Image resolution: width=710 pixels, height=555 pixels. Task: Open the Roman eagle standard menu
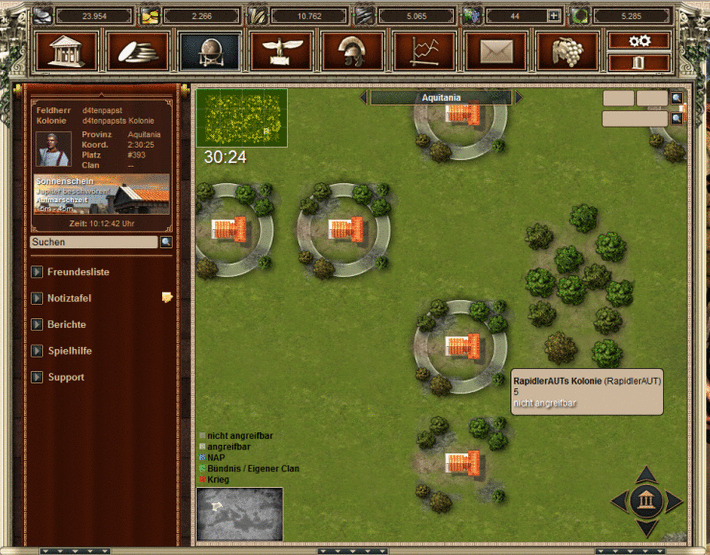pyautogui.click(x=281, y=50)
